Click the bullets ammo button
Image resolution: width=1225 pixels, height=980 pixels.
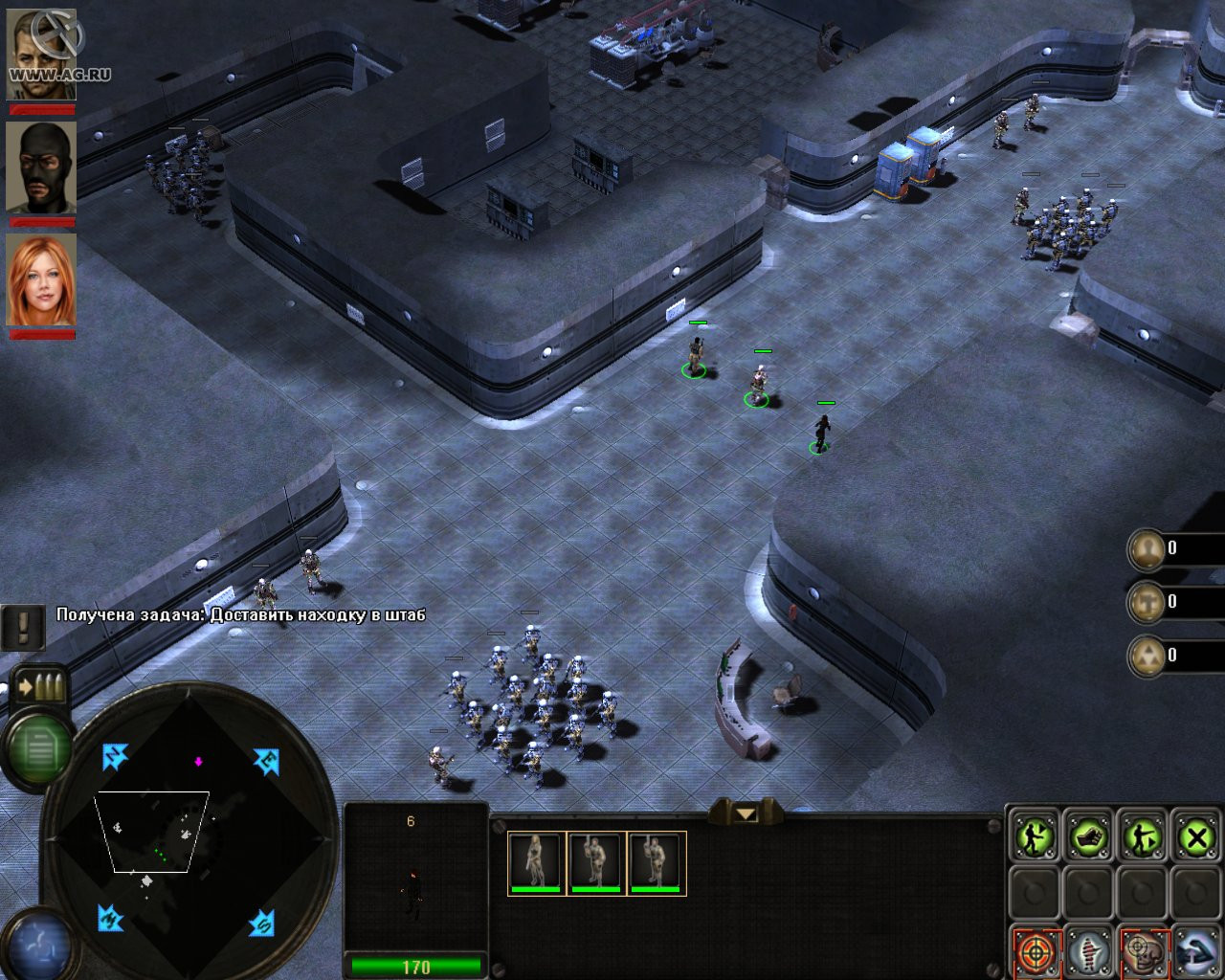(40, 686)
